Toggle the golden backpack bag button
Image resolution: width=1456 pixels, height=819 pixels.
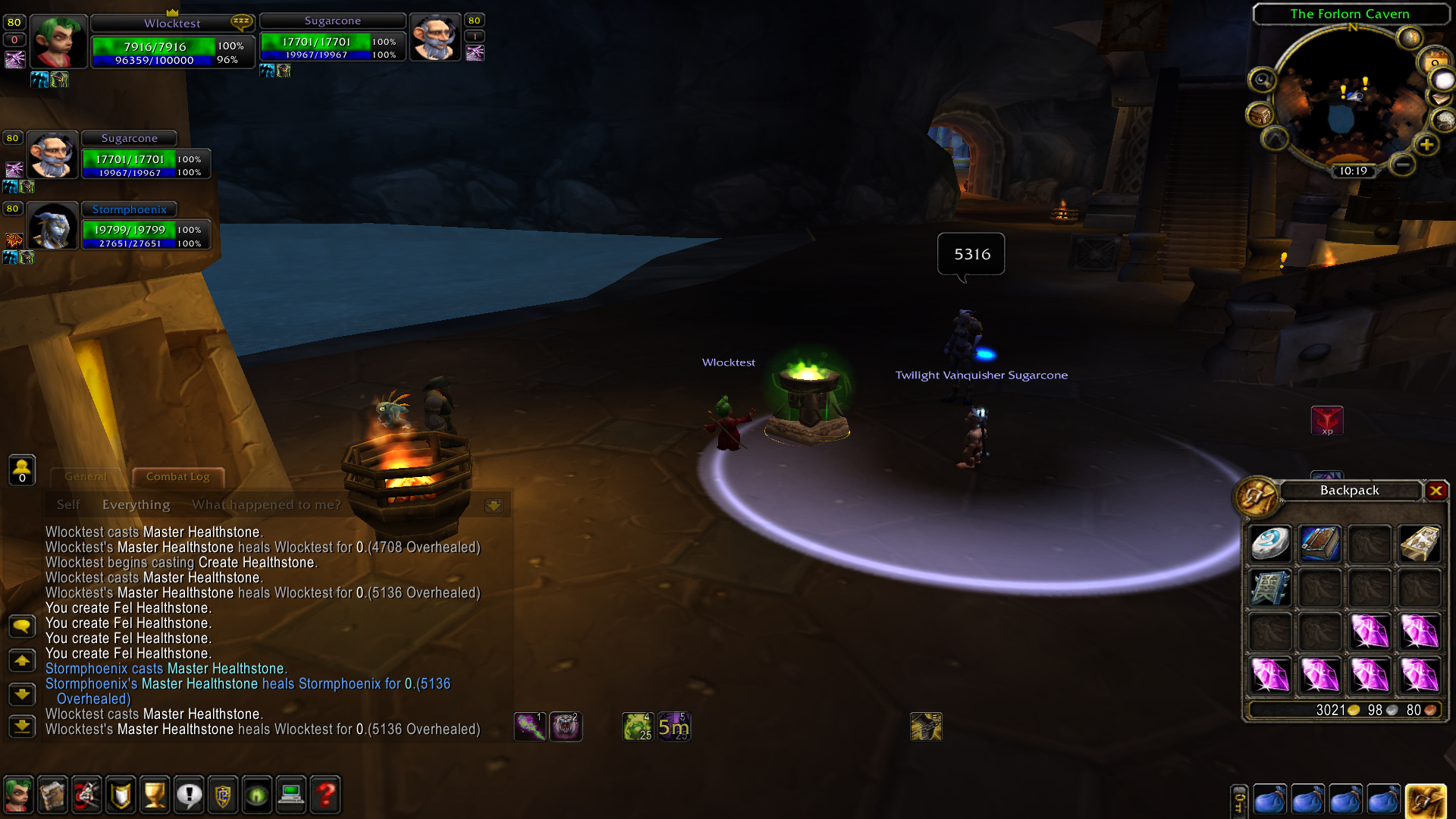point(1425,801)
